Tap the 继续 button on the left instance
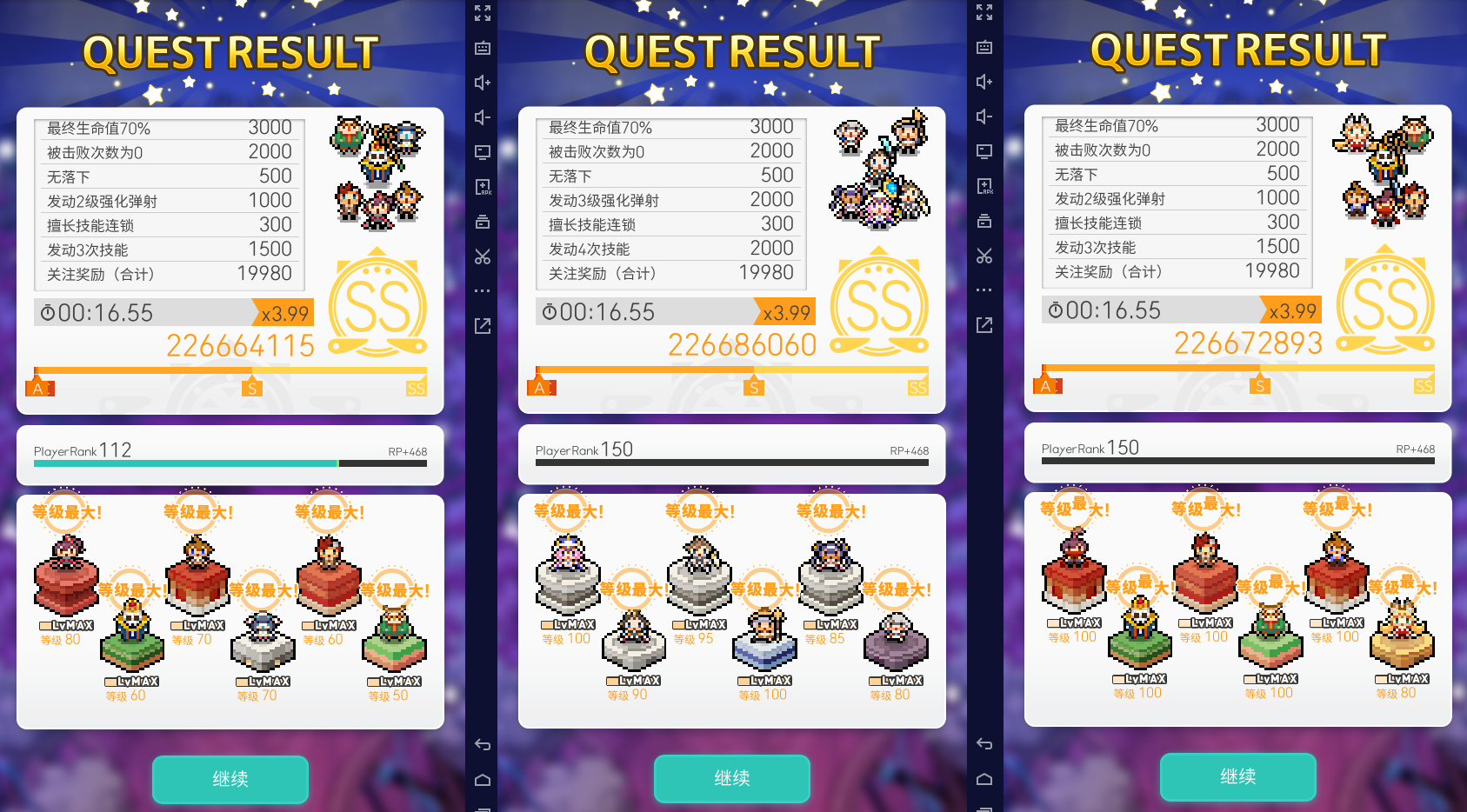 point(230,779)
